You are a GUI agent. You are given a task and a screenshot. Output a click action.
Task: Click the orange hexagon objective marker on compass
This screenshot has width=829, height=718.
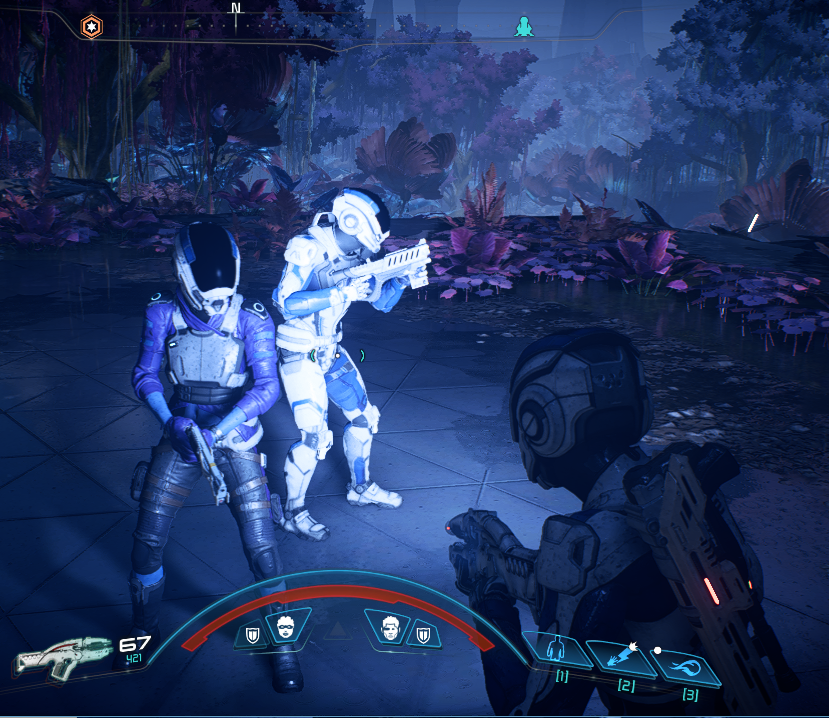pos(92,26)
